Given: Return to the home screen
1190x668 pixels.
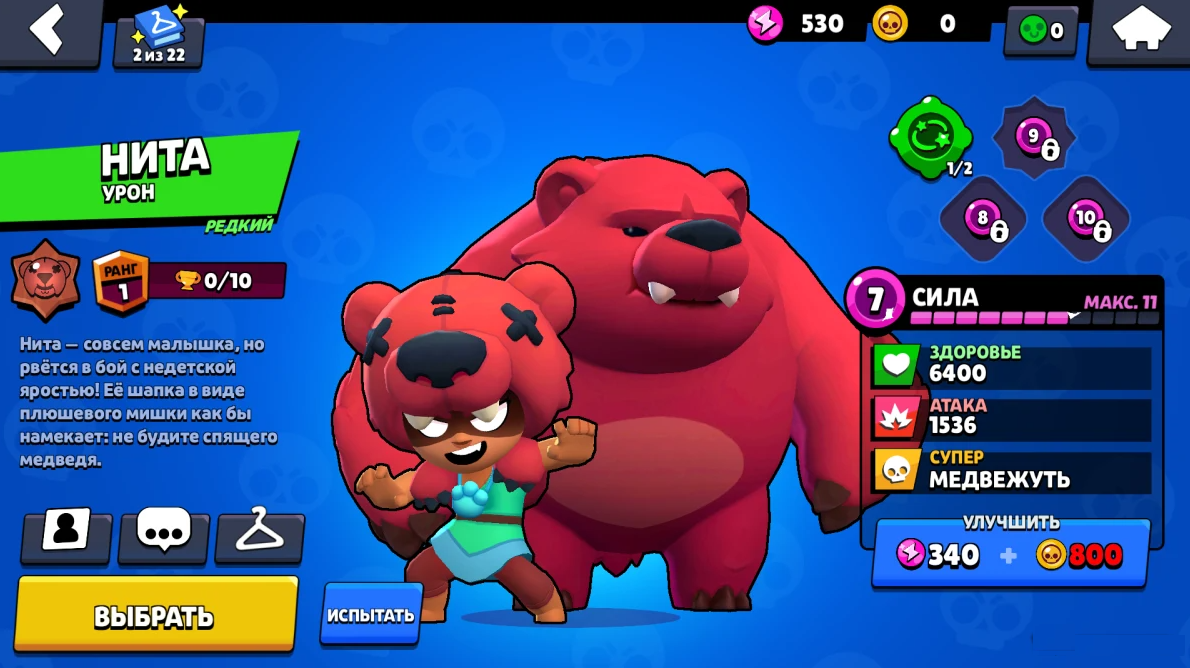Looking at the screenshot, I should (x=1139, y=31).
